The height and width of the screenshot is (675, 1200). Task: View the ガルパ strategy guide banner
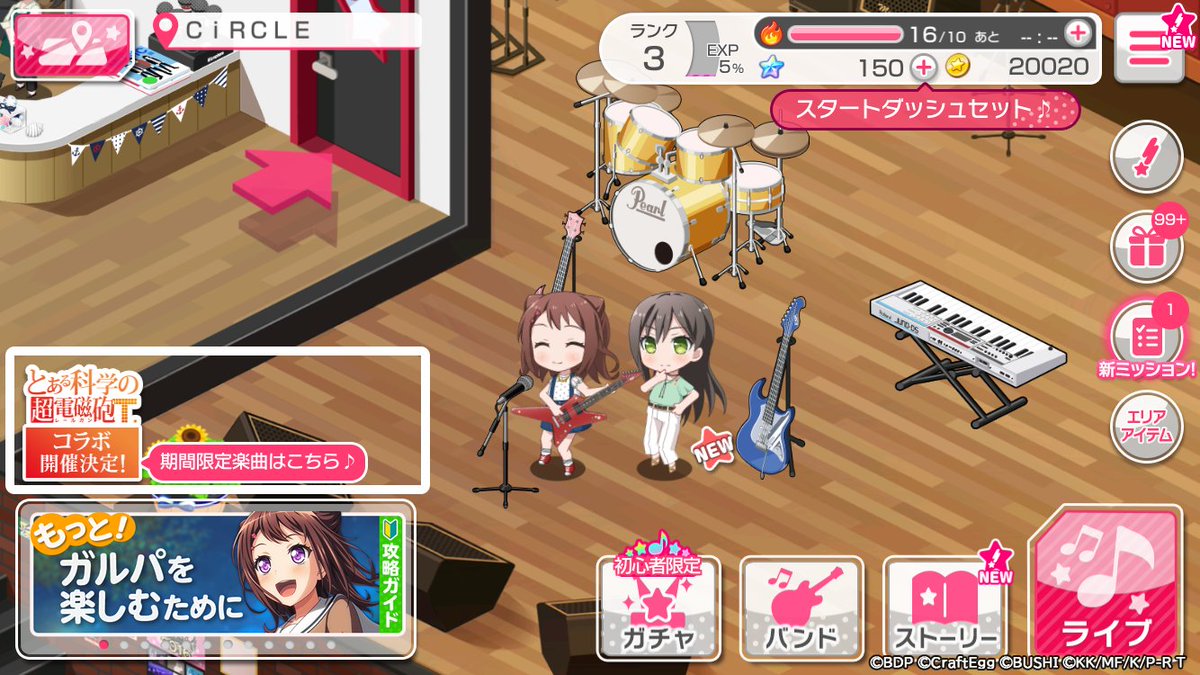click(x=216, y=577)
